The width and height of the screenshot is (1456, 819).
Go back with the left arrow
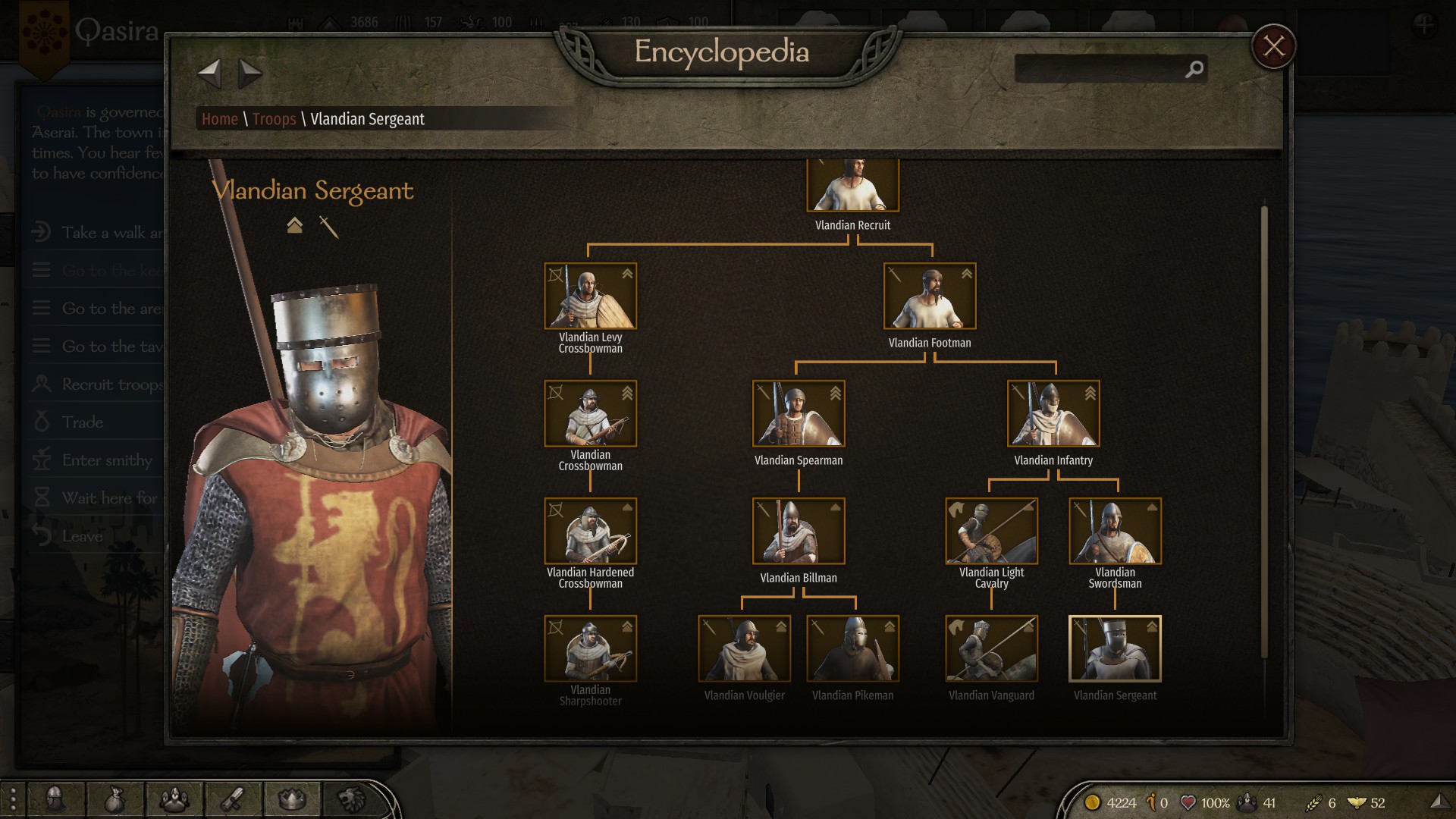click(x=209, y=74)
